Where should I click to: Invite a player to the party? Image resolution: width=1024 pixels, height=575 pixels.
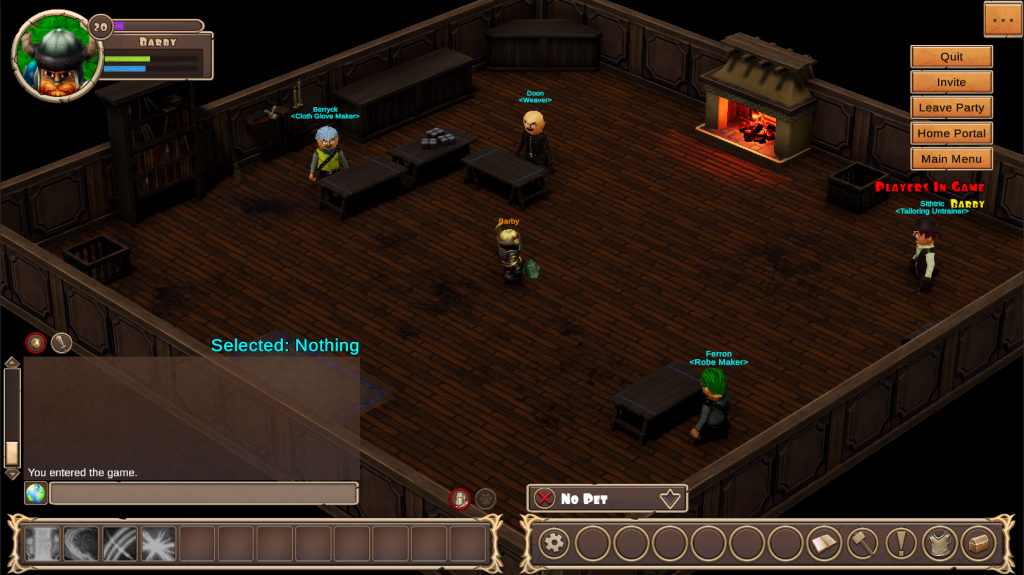tap(951, 82)
